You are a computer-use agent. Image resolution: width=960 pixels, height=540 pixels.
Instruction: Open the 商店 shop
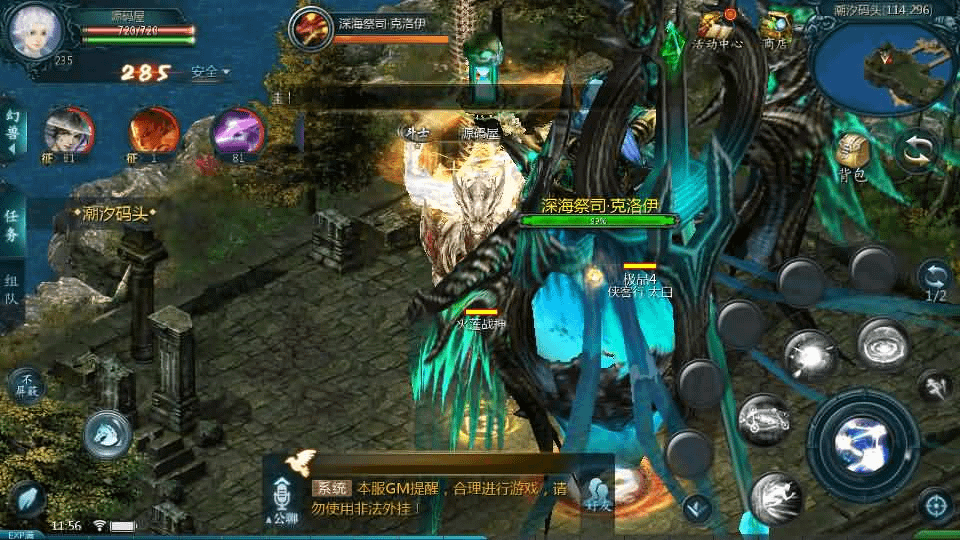click(x=775, y=29)
